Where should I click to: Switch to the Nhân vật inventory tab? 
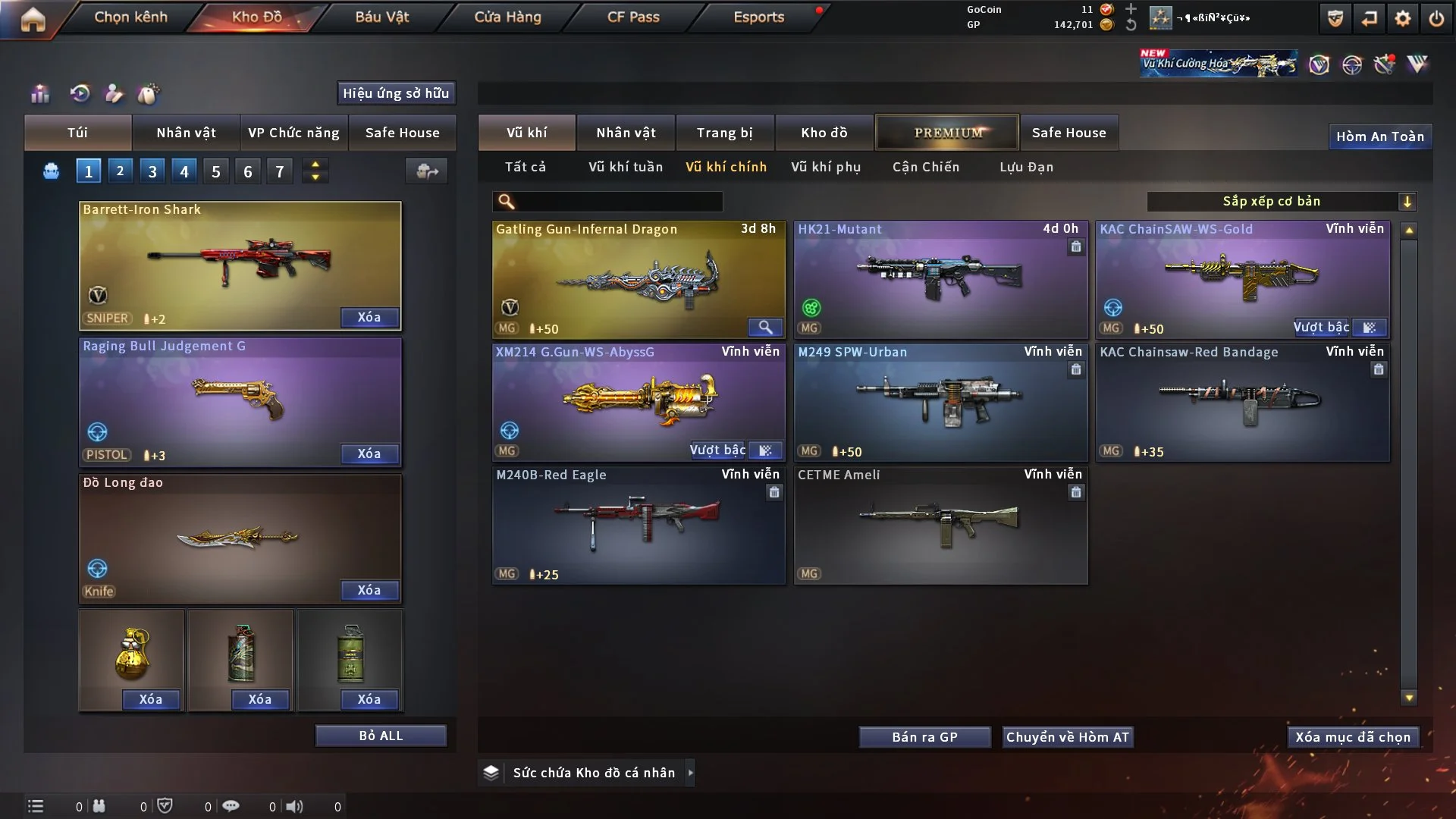[x=626, y=133]
